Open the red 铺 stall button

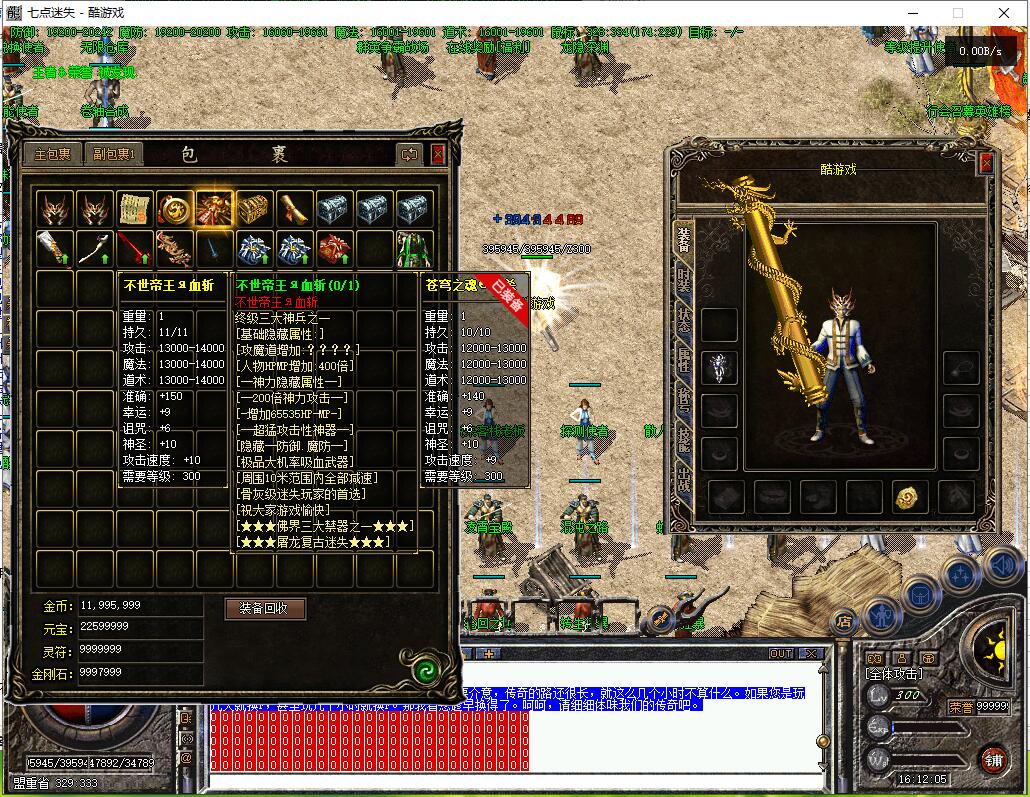992,759
